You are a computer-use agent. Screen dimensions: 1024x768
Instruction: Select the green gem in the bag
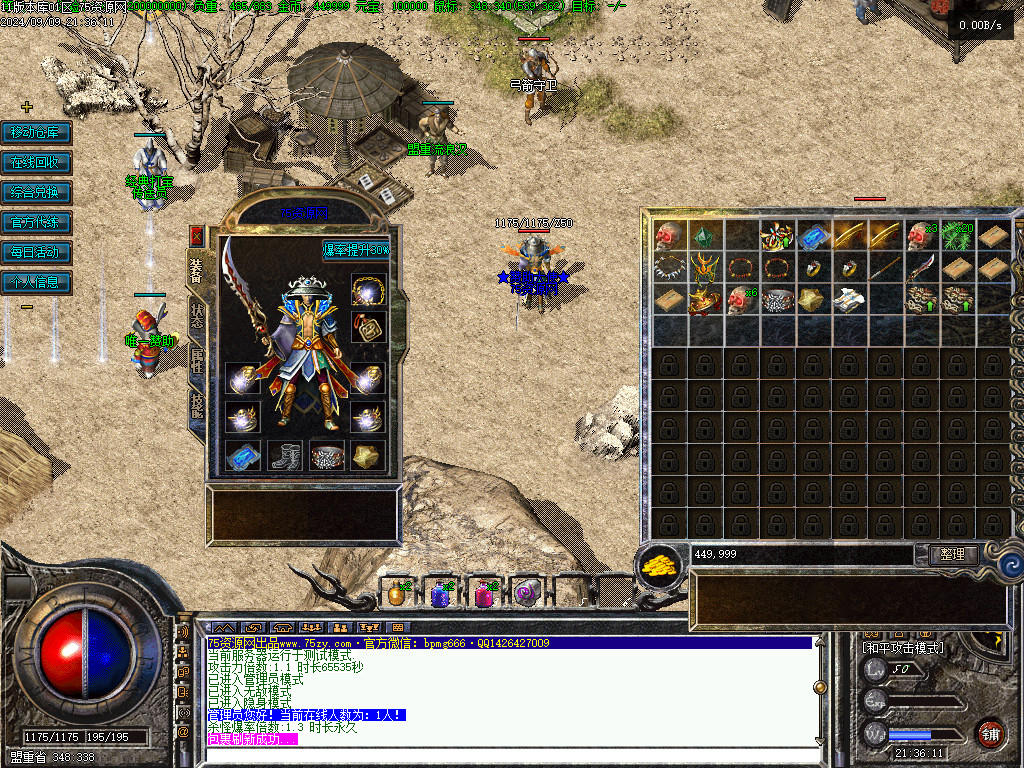coord(705,236)
